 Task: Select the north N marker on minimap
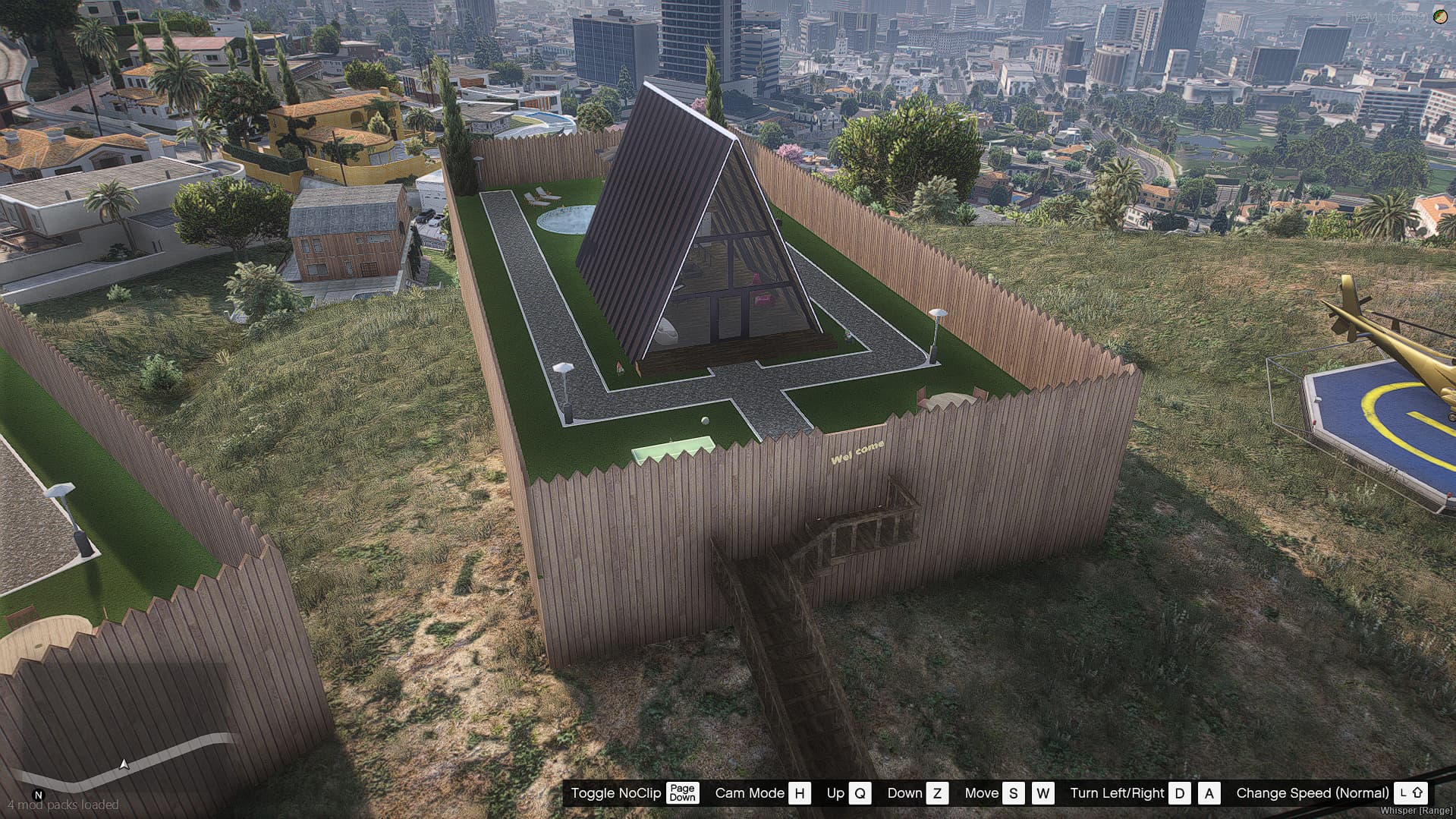39,795
